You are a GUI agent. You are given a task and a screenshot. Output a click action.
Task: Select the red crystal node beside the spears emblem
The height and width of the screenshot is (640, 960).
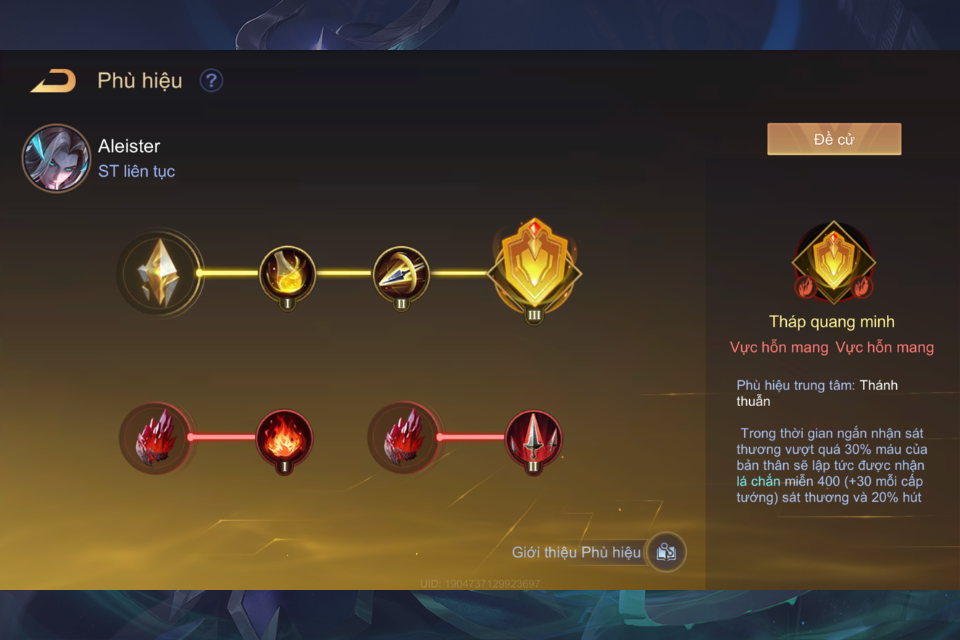(x=404, y=437)
